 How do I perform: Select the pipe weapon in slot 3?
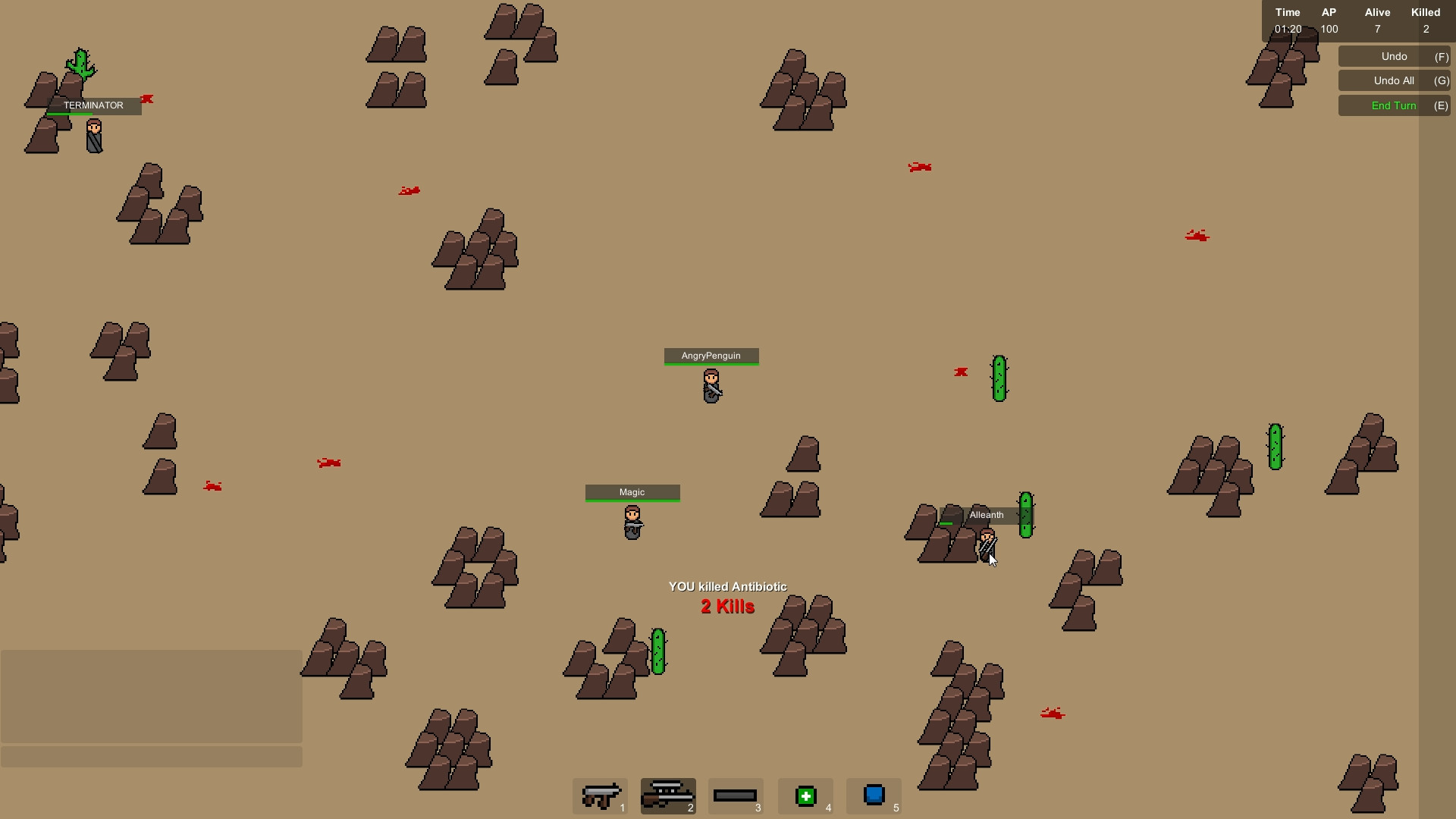tap(736, 795)
